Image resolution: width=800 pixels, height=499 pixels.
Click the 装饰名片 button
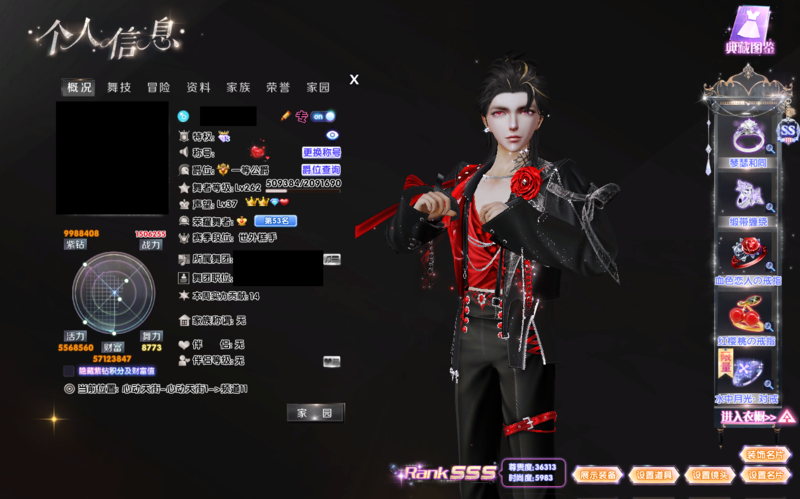(766, 455)
